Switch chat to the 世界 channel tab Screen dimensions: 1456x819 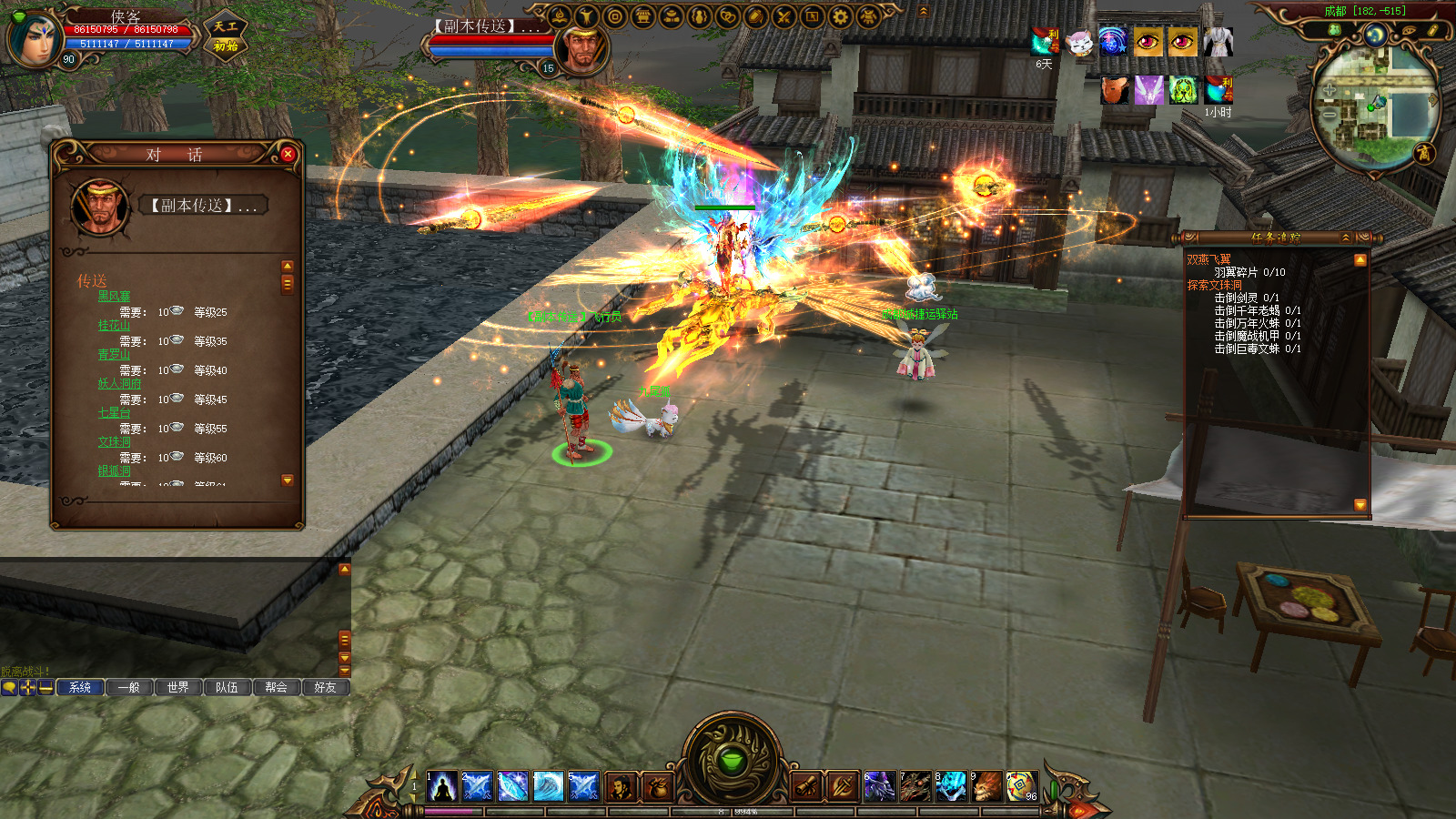(178, 688)
